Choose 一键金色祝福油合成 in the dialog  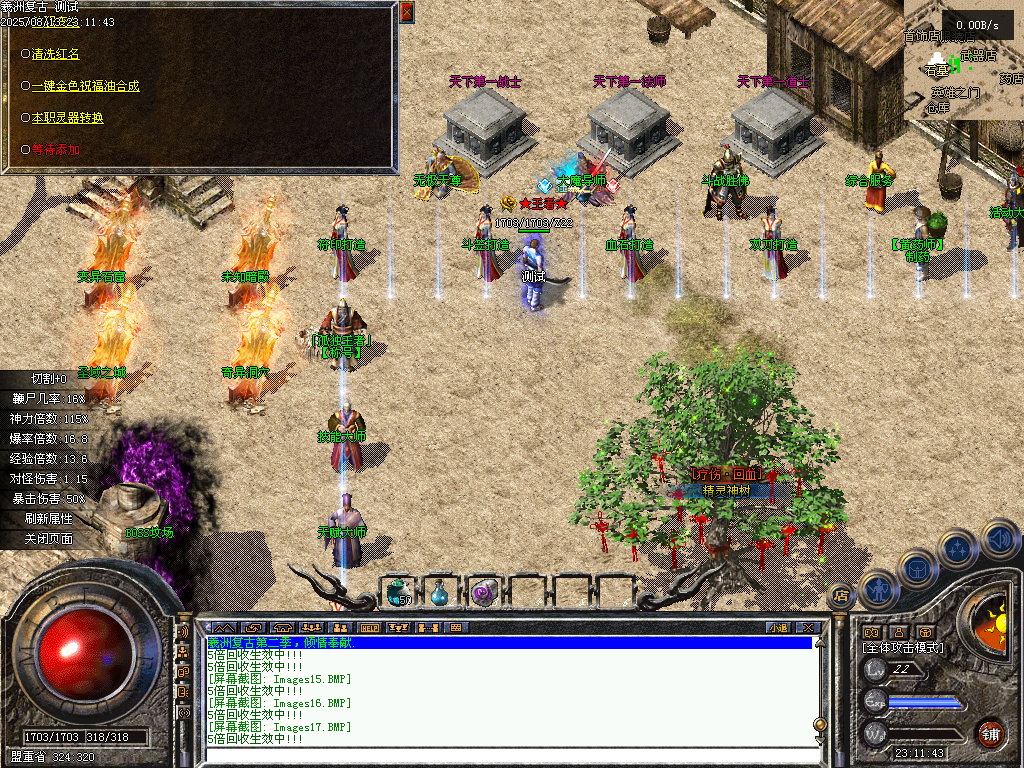tap(85, 86)
